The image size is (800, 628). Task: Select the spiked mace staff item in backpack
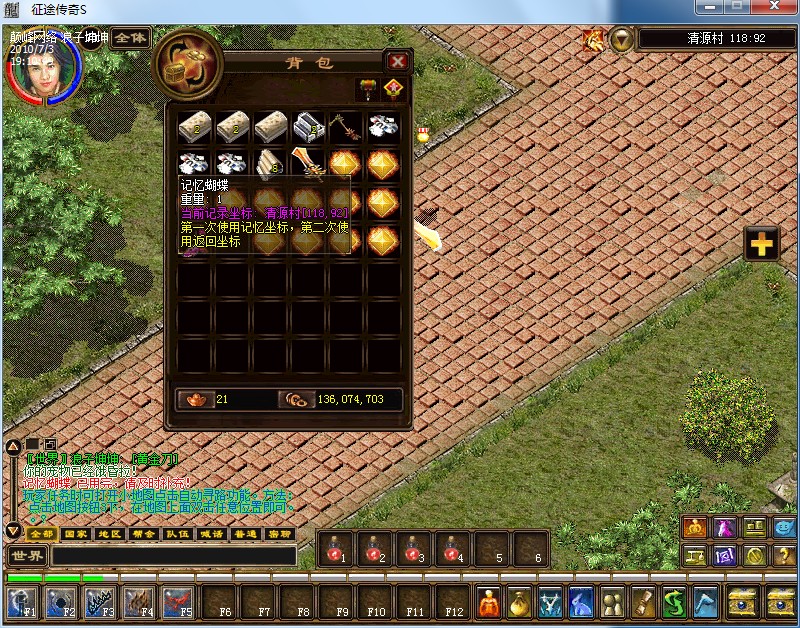click(345, 126)
